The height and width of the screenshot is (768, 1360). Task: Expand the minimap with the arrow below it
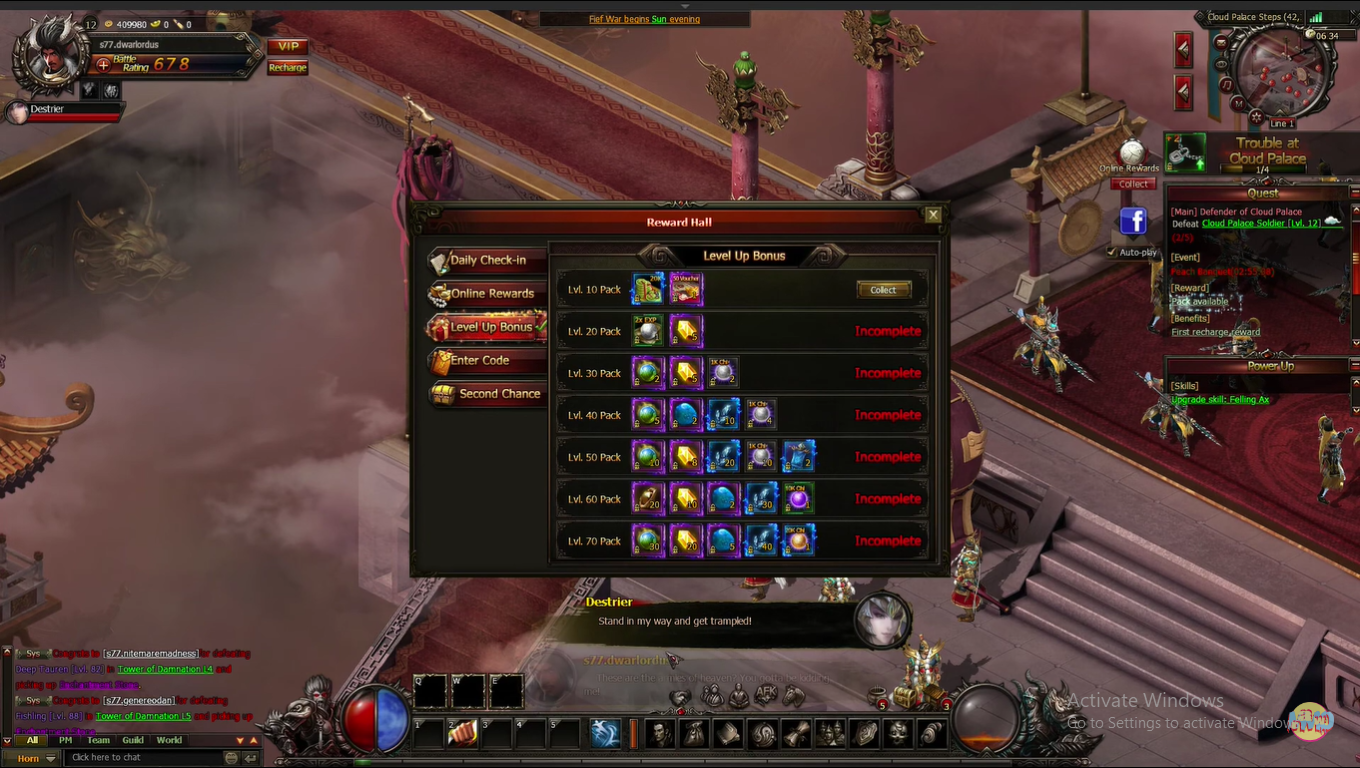tap(1282, 110)
